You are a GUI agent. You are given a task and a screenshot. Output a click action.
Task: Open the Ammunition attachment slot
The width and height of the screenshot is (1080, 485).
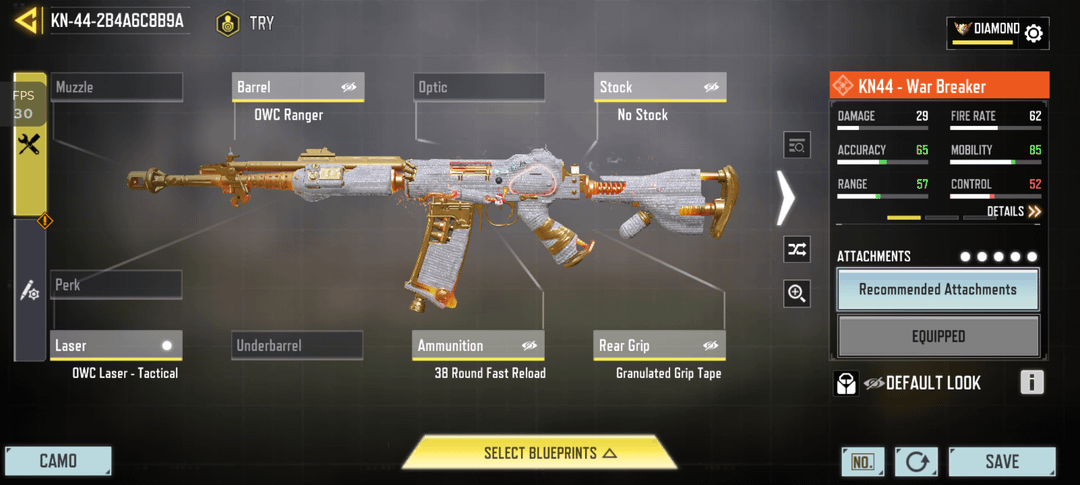[479, 346]
